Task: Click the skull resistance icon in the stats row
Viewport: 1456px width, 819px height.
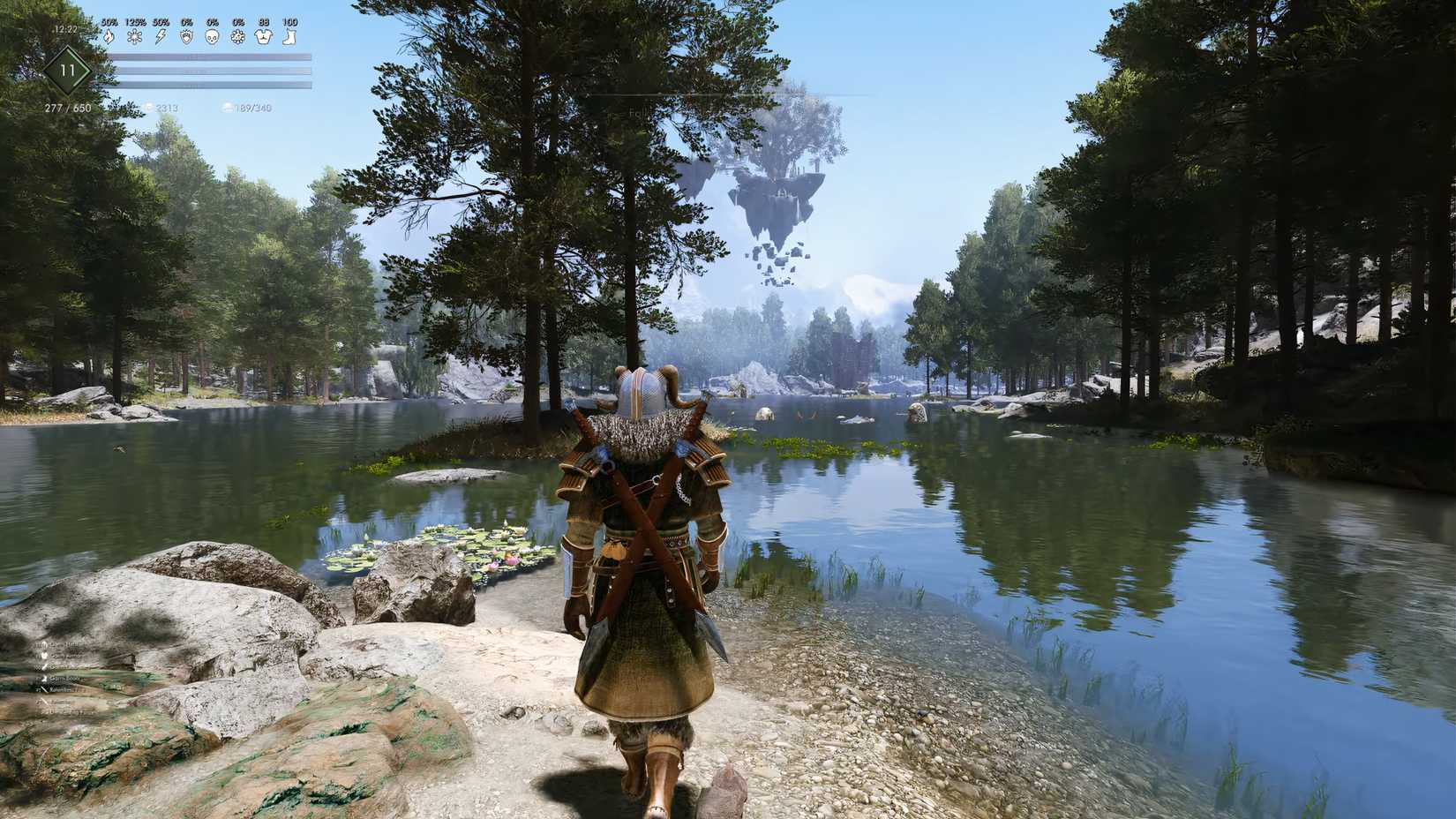Action: (x=213, y=37)
